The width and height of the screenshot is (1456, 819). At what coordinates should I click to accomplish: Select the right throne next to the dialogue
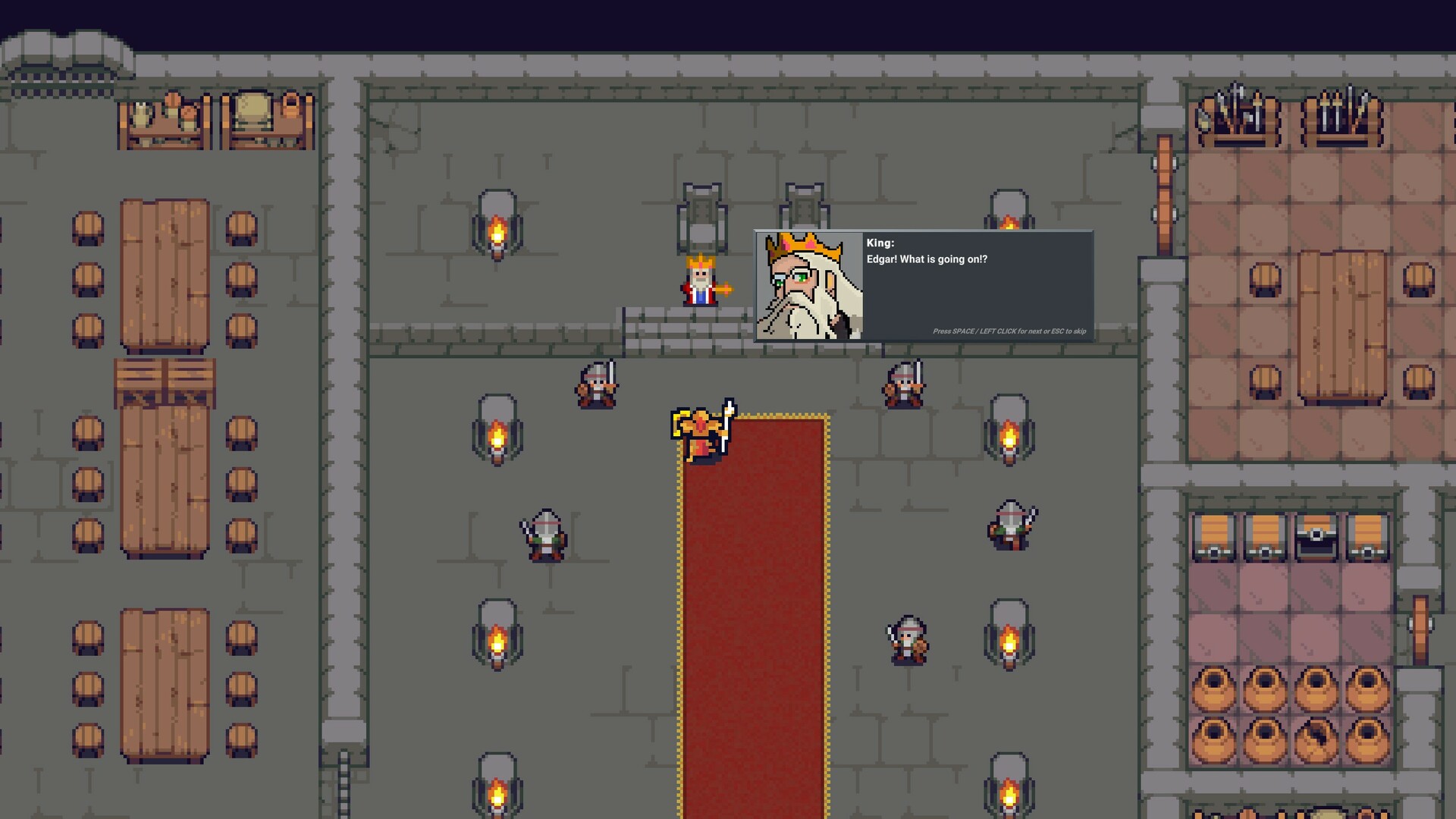pos(804,205)
